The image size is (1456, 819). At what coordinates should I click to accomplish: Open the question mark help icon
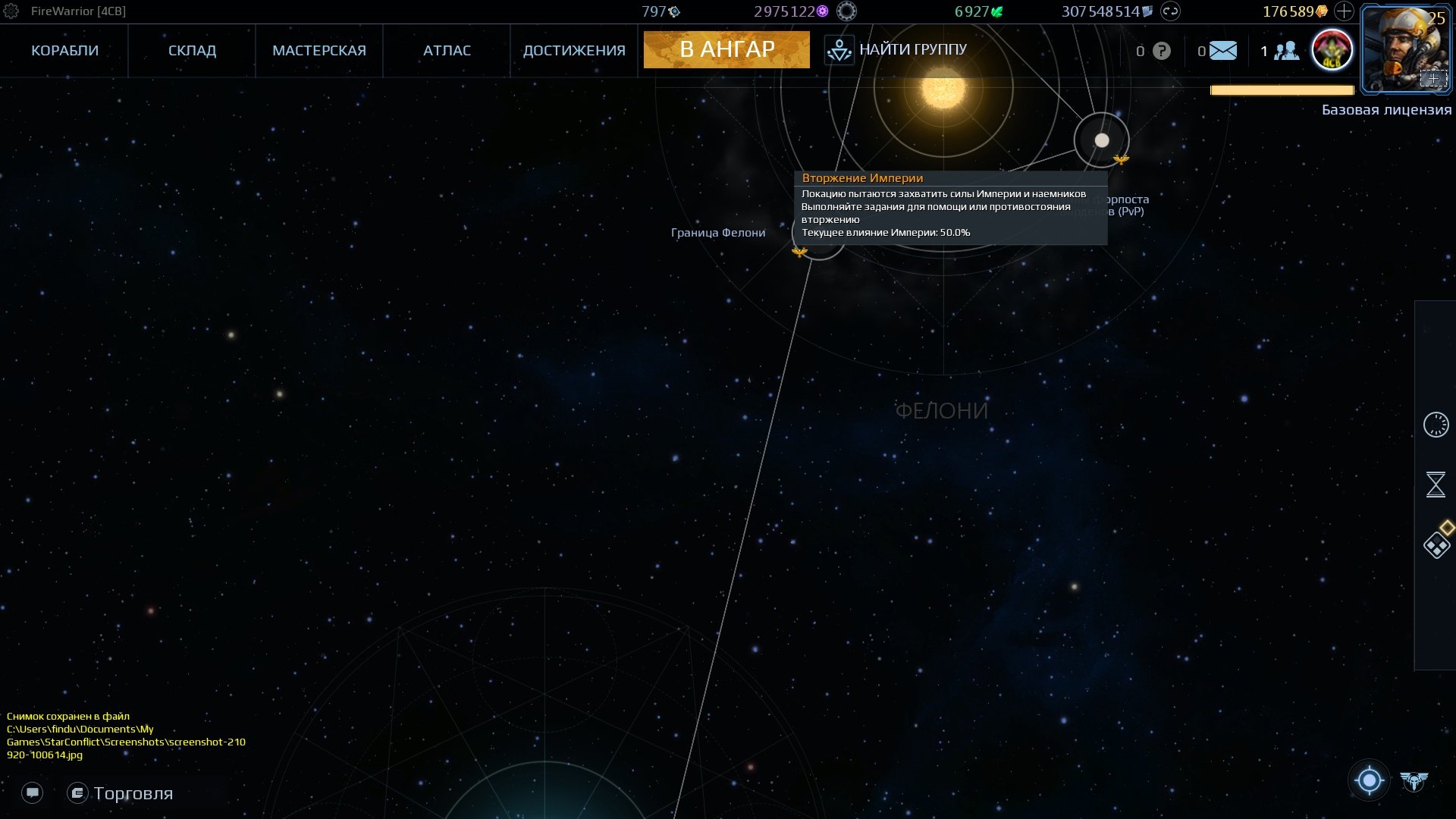[x=1161, y=51]
